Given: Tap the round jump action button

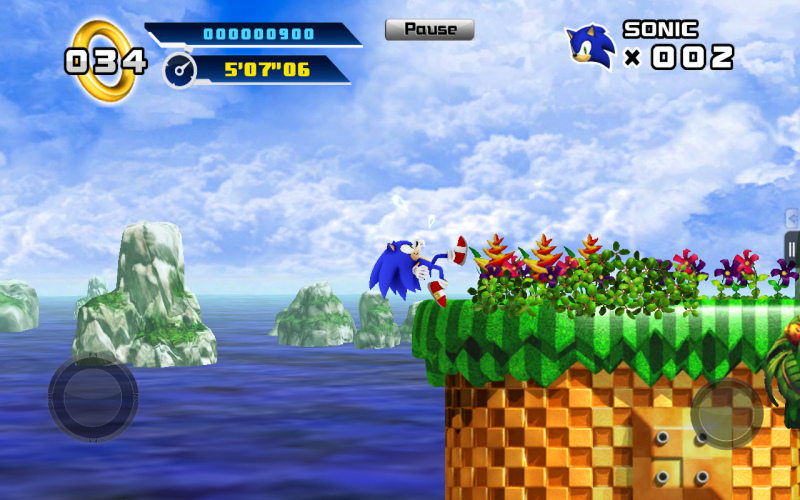Looking at the screenshot, I should pos(727,413).
